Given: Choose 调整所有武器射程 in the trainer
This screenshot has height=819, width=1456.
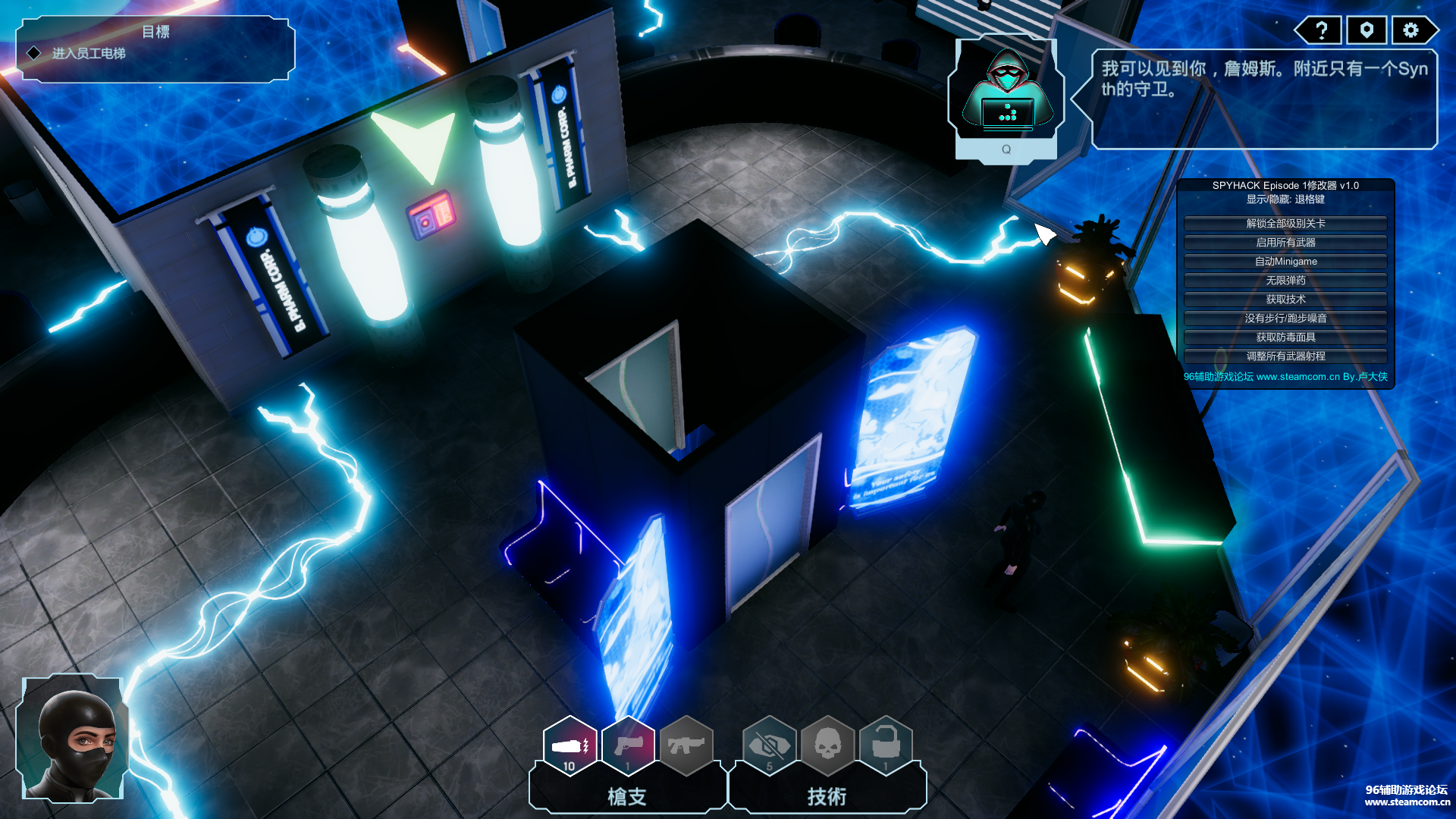Looking at the screenshot, I should 1285,356.
